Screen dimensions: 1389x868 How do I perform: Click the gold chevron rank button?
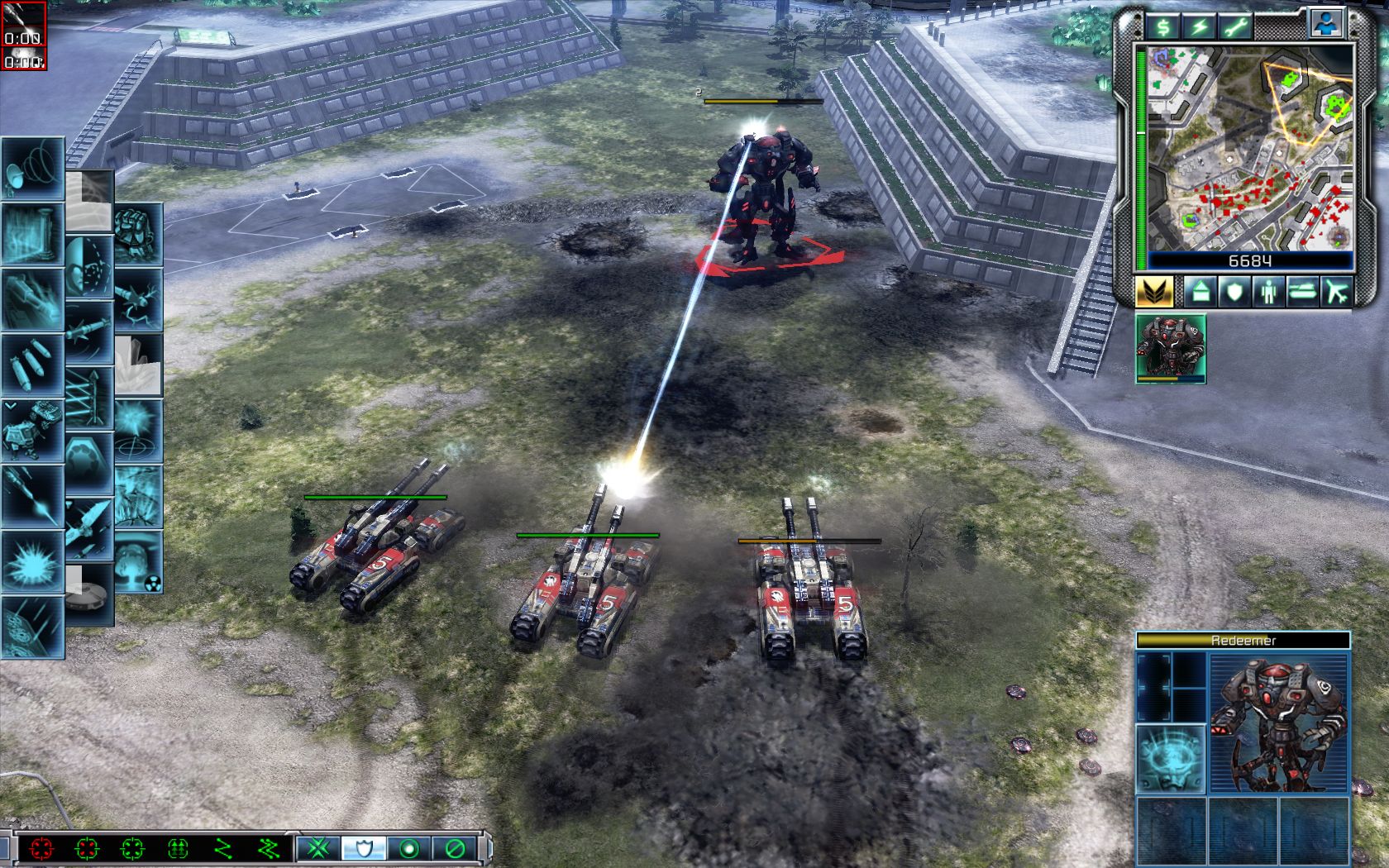point(1154,292)
